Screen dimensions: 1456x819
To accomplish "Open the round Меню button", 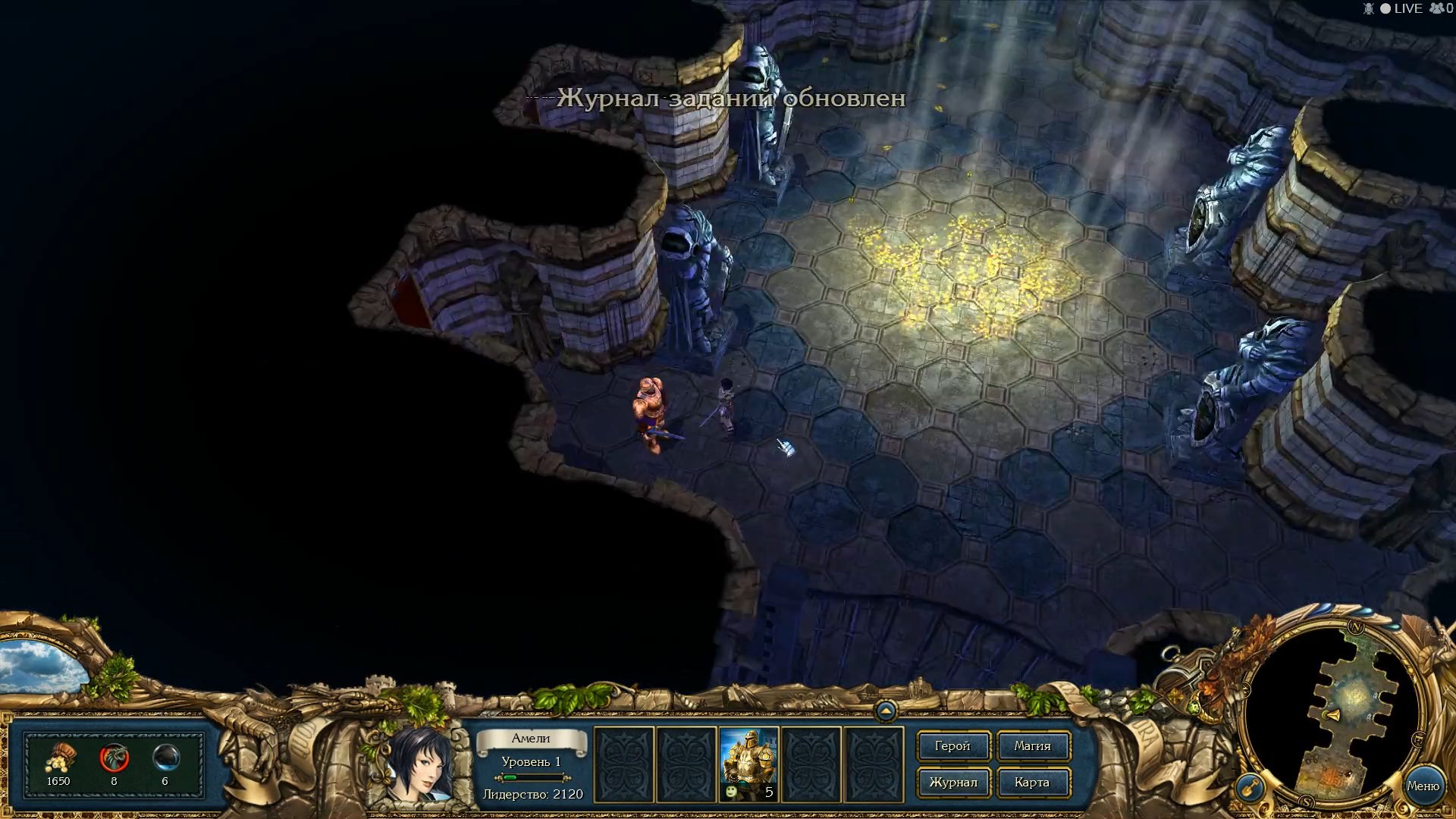I will 1423,786.
